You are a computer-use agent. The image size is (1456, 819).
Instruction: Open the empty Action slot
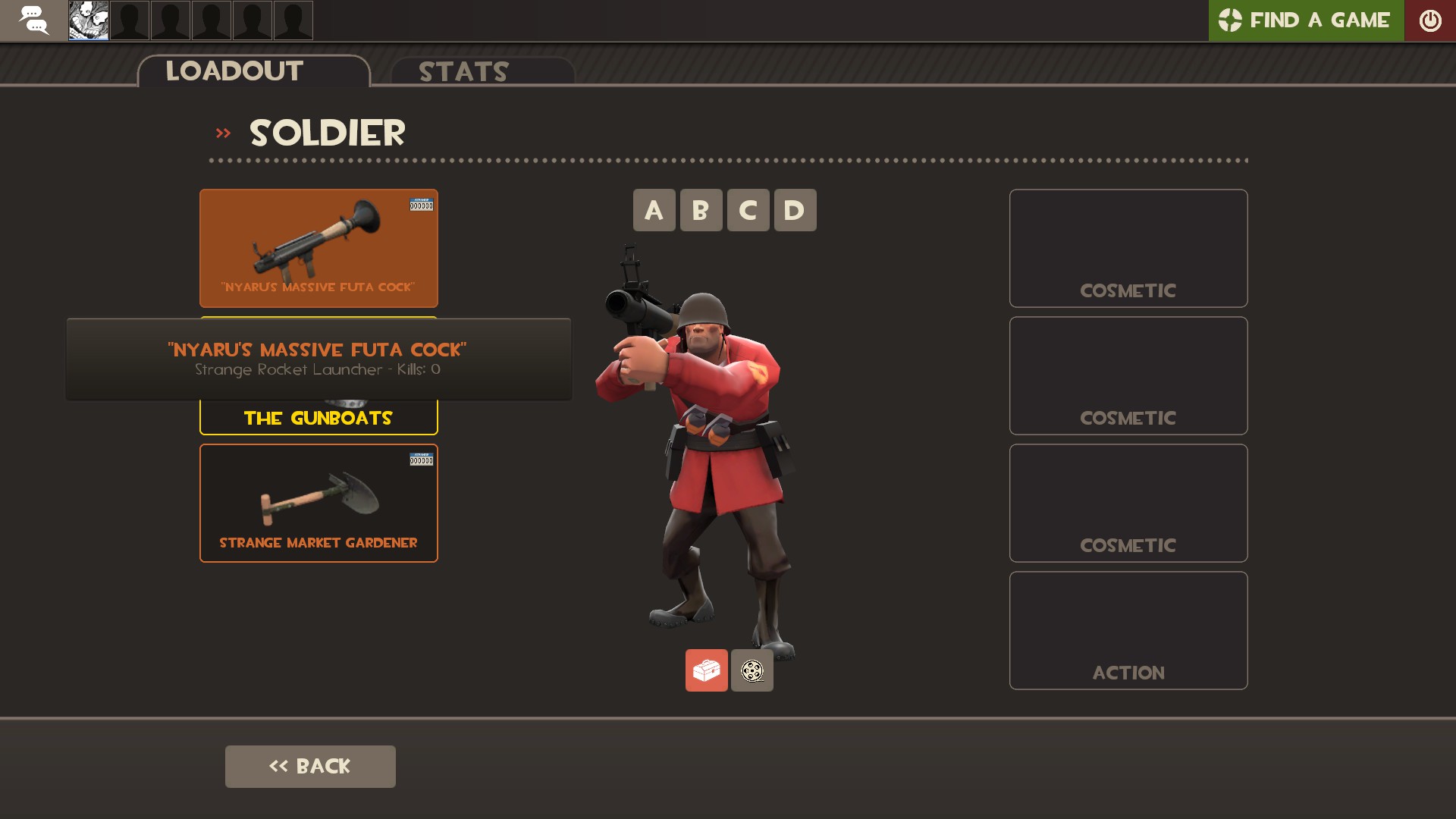pos(1128,630)
